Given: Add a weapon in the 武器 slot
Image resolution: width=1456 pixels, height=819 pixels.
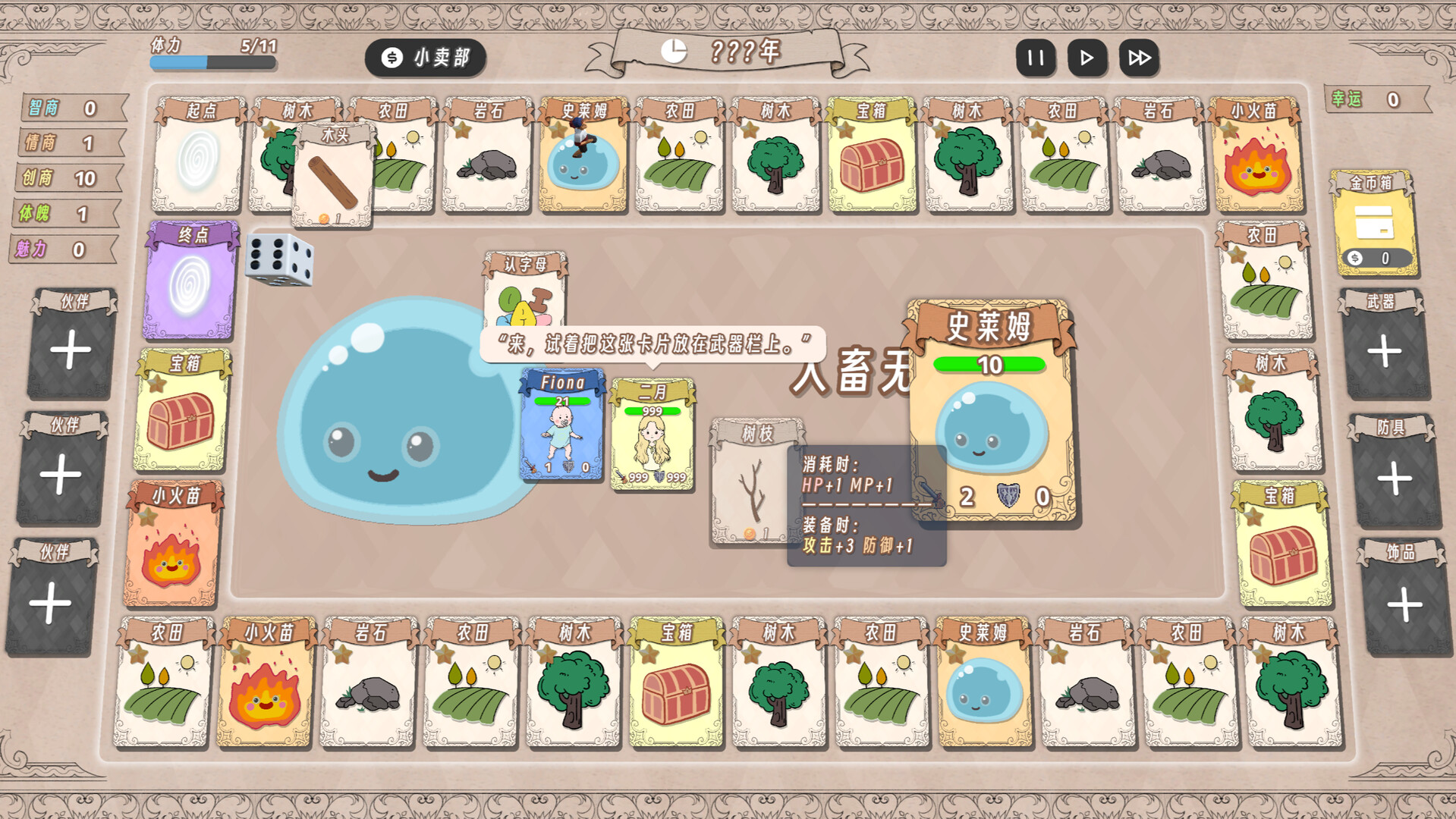Looking at the screenshot, I should [1388, 349].
